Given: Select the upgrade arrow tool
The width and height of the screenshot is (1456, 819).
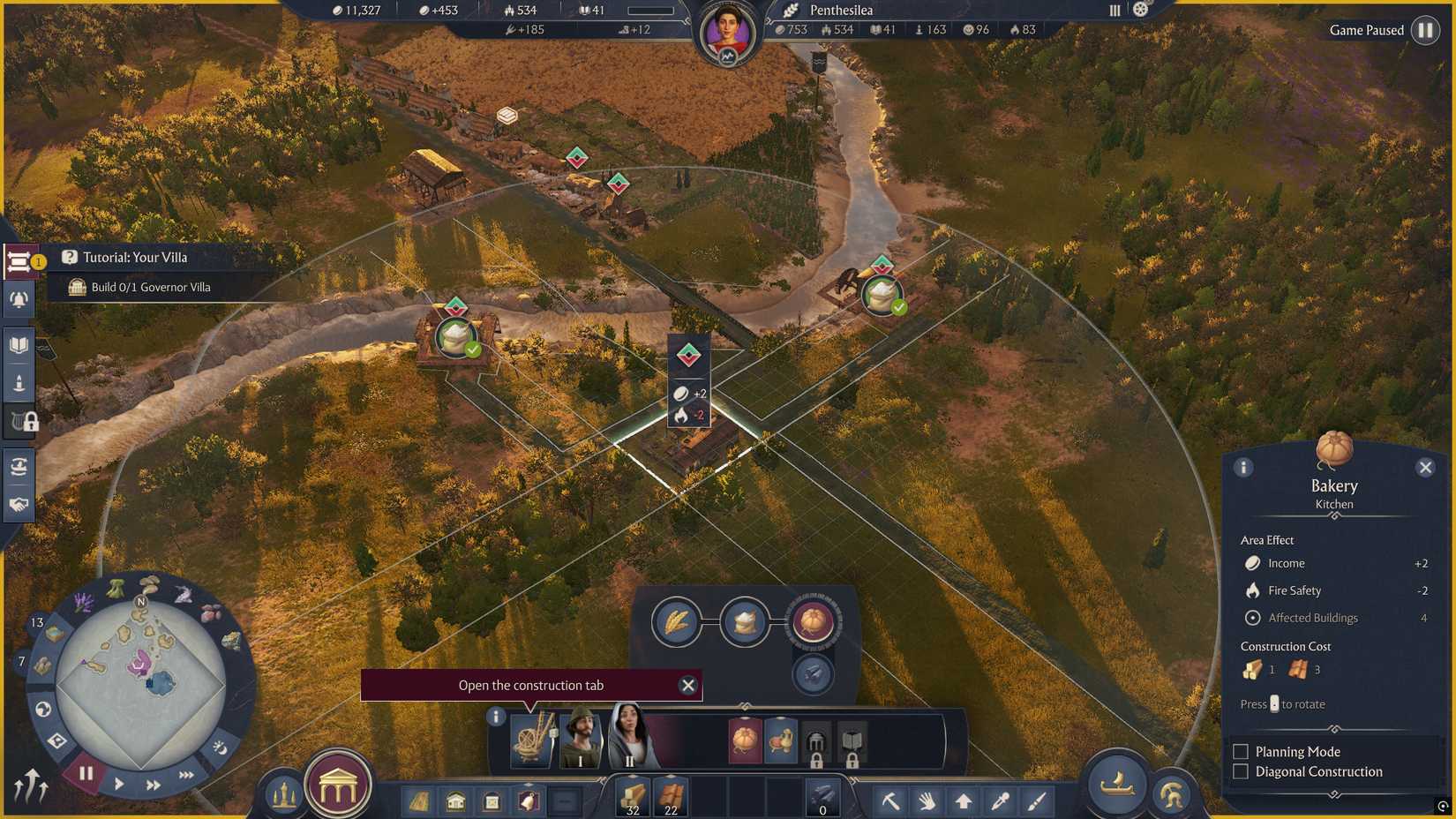Looking at the screenshot, I should coord(963,803).
